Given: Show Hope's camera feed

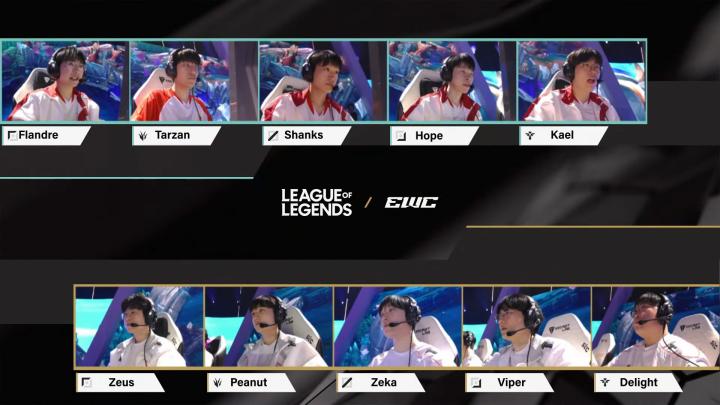Looking at the screenshot, I should point(452,81).
